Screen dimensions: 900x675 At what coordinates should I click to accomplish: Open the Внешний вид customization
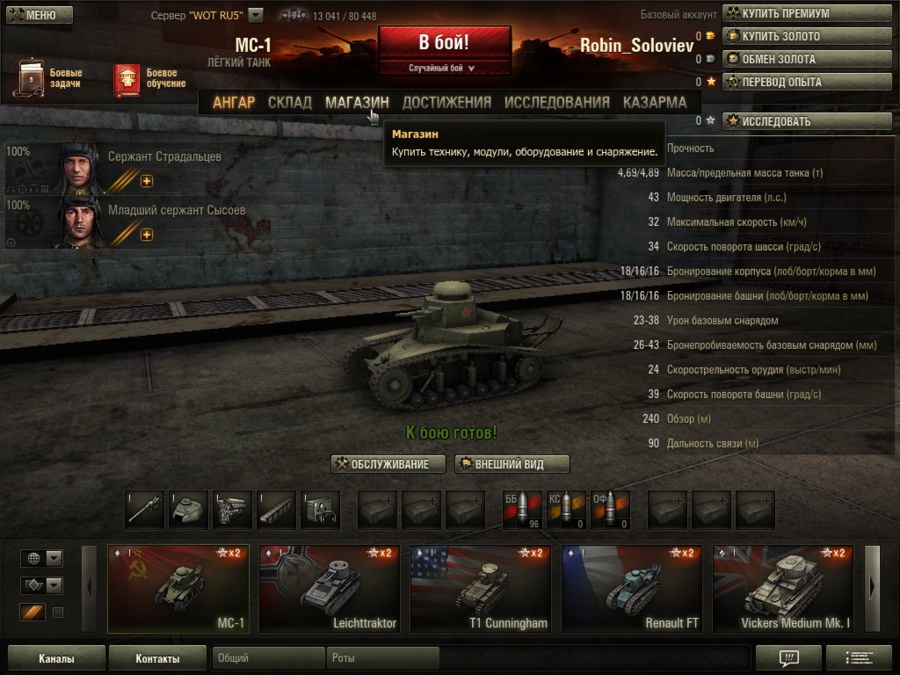pyautogui.click(x=512, y=464)
